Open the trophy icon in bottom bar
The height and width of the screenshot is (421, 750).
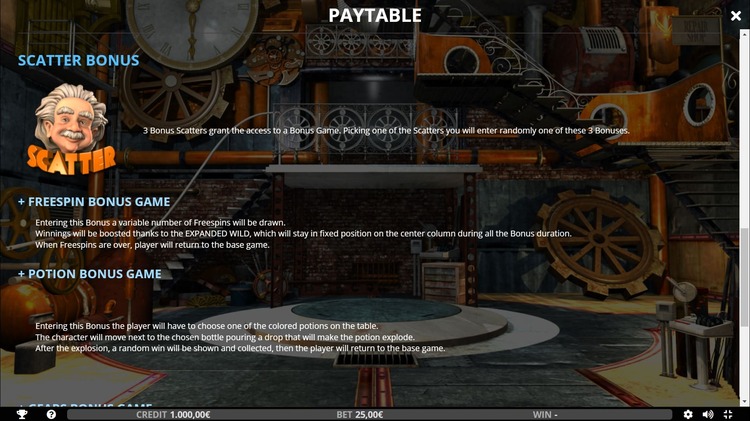coord(22,414)
